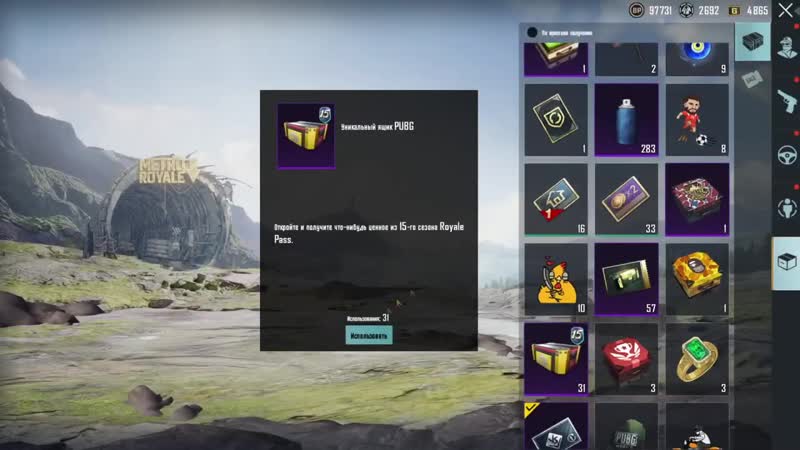
Task: Switch to the open box tab
Action: point(786,262)
